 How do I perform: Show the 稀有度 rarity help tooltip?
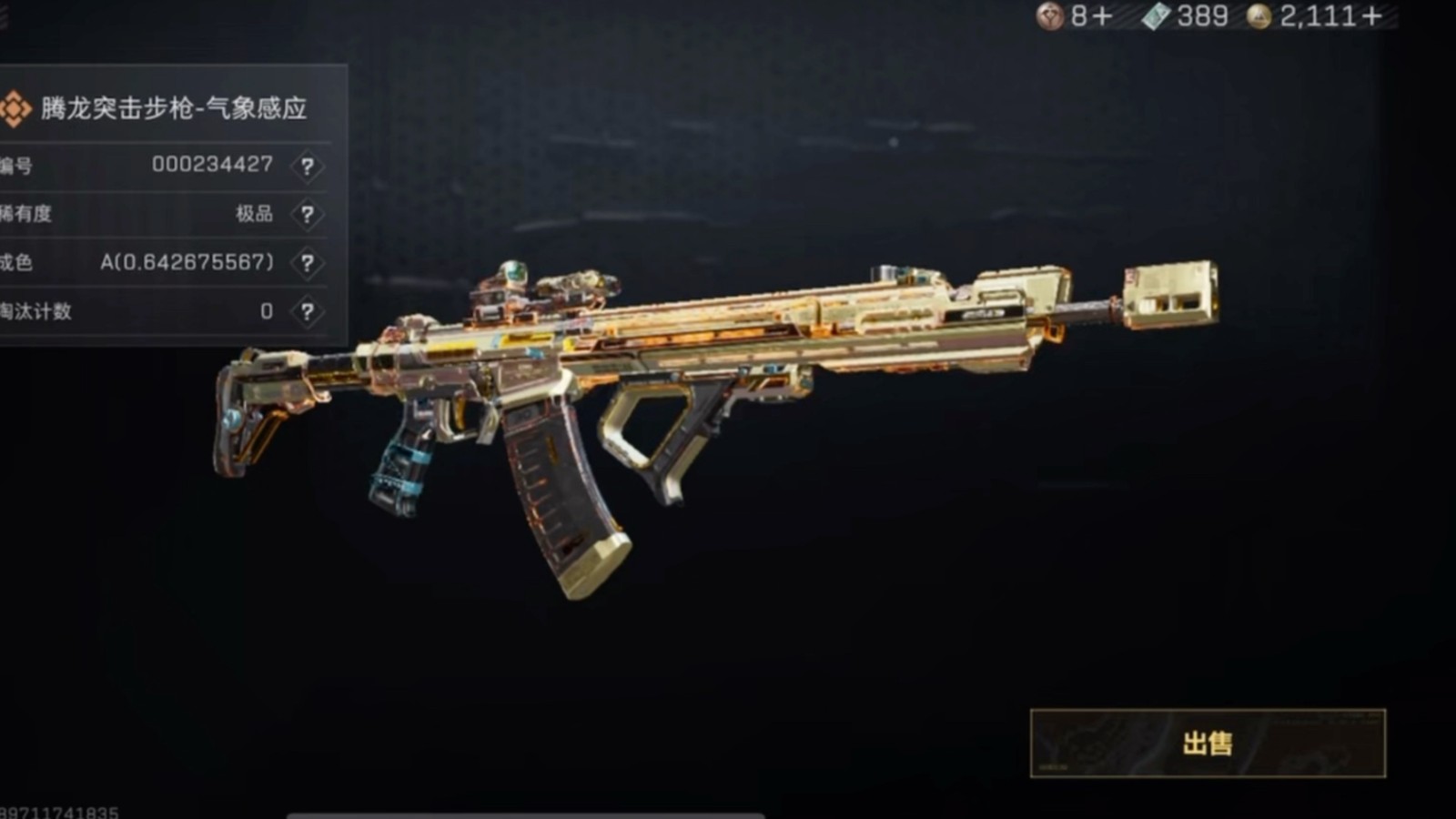pyautogui.click(x=308, y=215)
